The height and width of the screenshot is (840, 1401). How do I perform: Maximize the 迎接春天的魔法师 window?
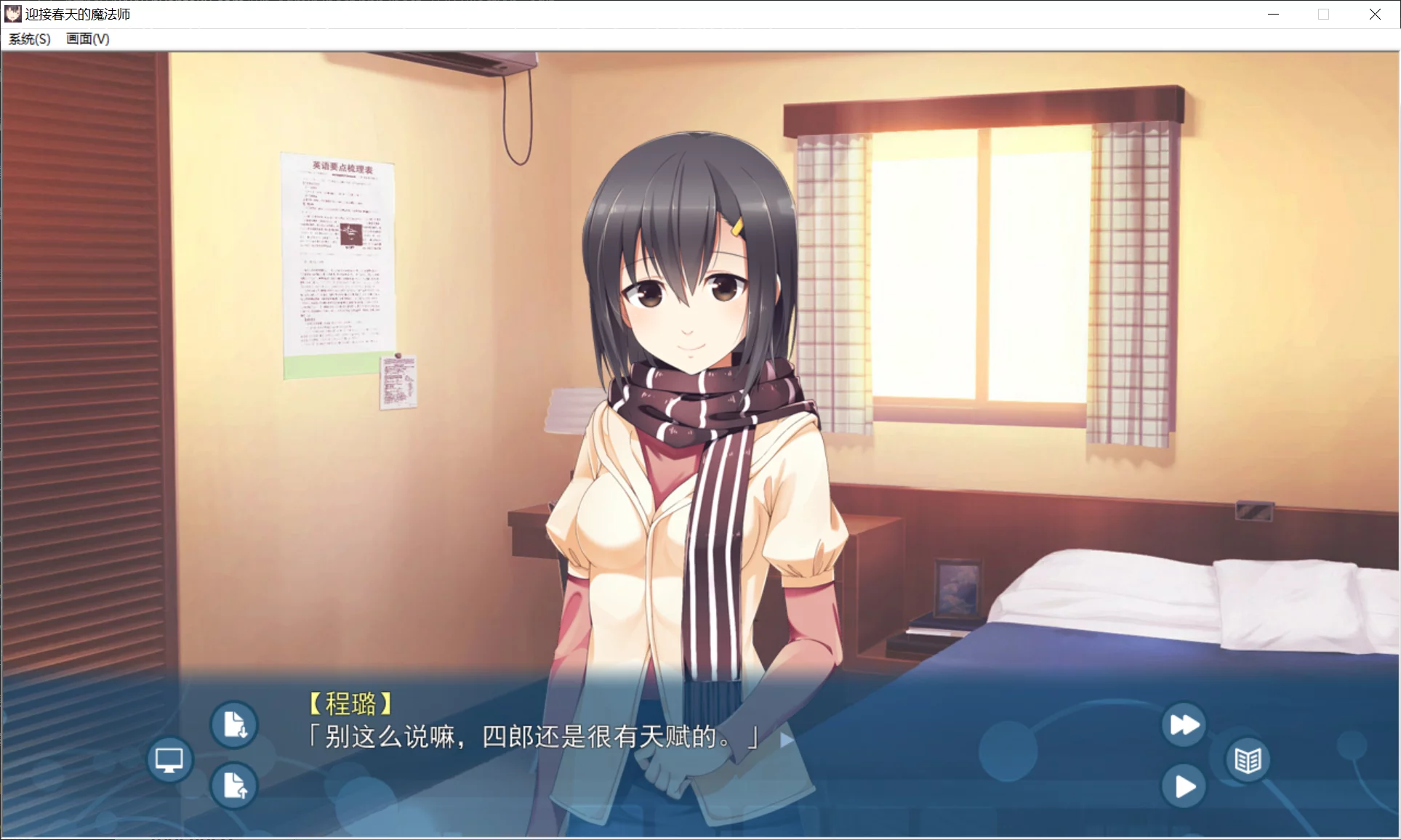(1323, 14)
